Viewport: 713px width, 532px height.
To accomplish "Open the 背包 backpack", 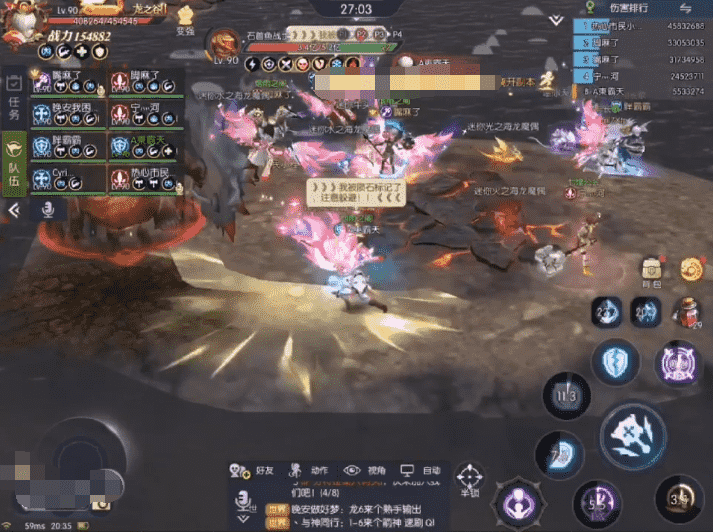I will (x=652, y=270).
